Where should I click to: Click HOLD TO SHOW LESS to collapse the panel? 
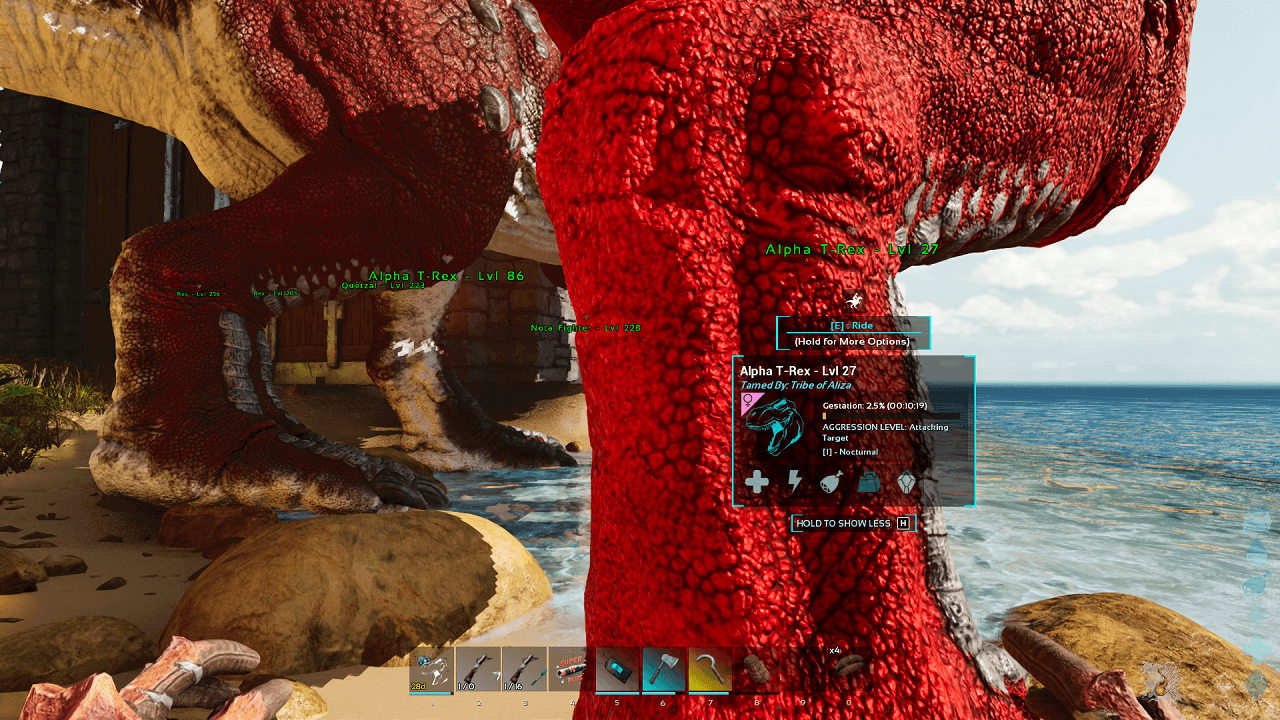(843, 523)
